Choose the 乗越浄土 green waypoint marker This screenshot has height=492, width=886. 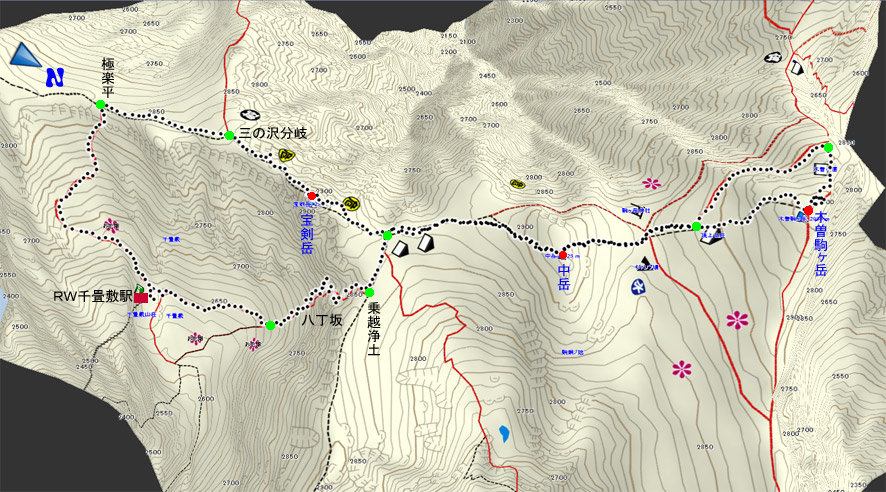click(369, 292)
